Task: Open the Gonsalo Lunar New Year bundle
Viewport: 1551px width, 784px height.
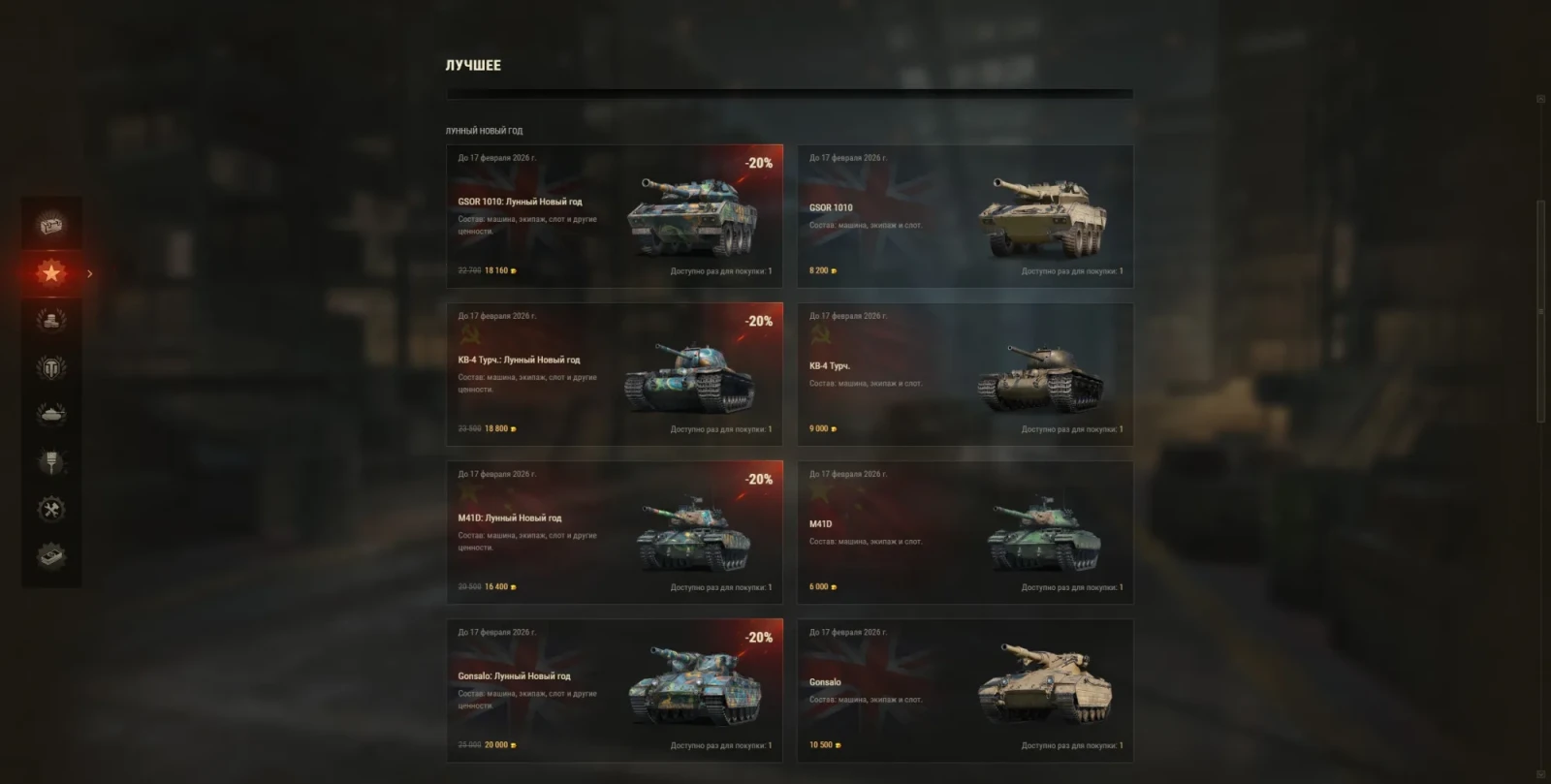Action: point(614,690)
